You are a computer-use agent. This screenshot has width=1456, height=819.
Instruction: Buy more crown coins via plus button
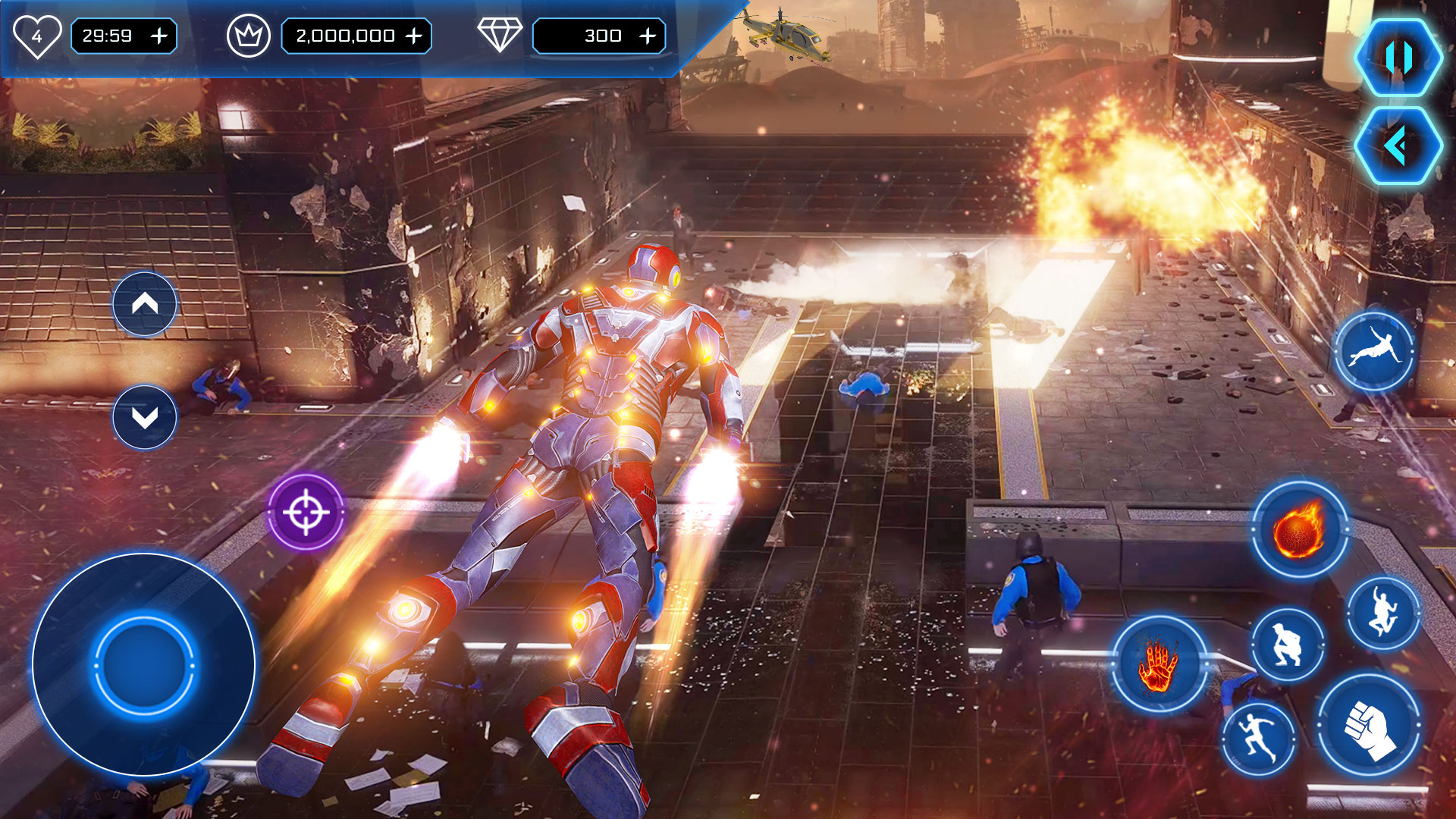[414, 36]
